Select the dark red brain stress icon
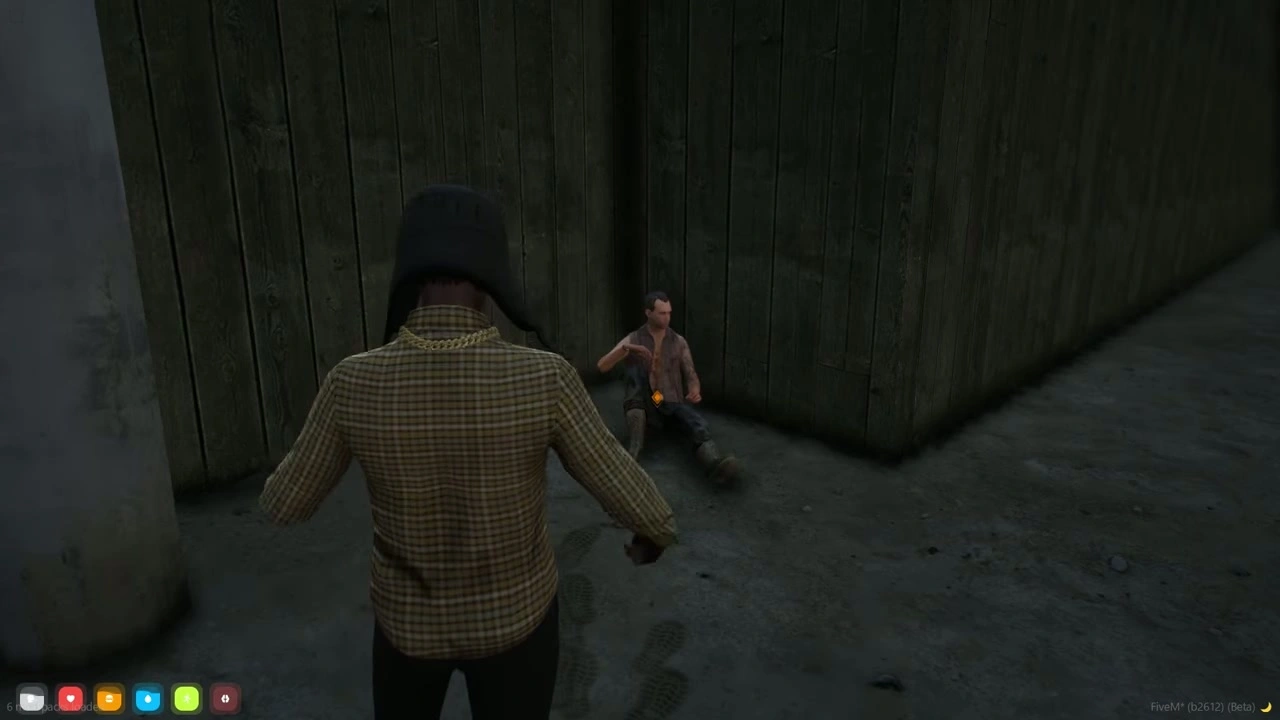The width and height of the screenshot is (1280, 720). (225, 699)
